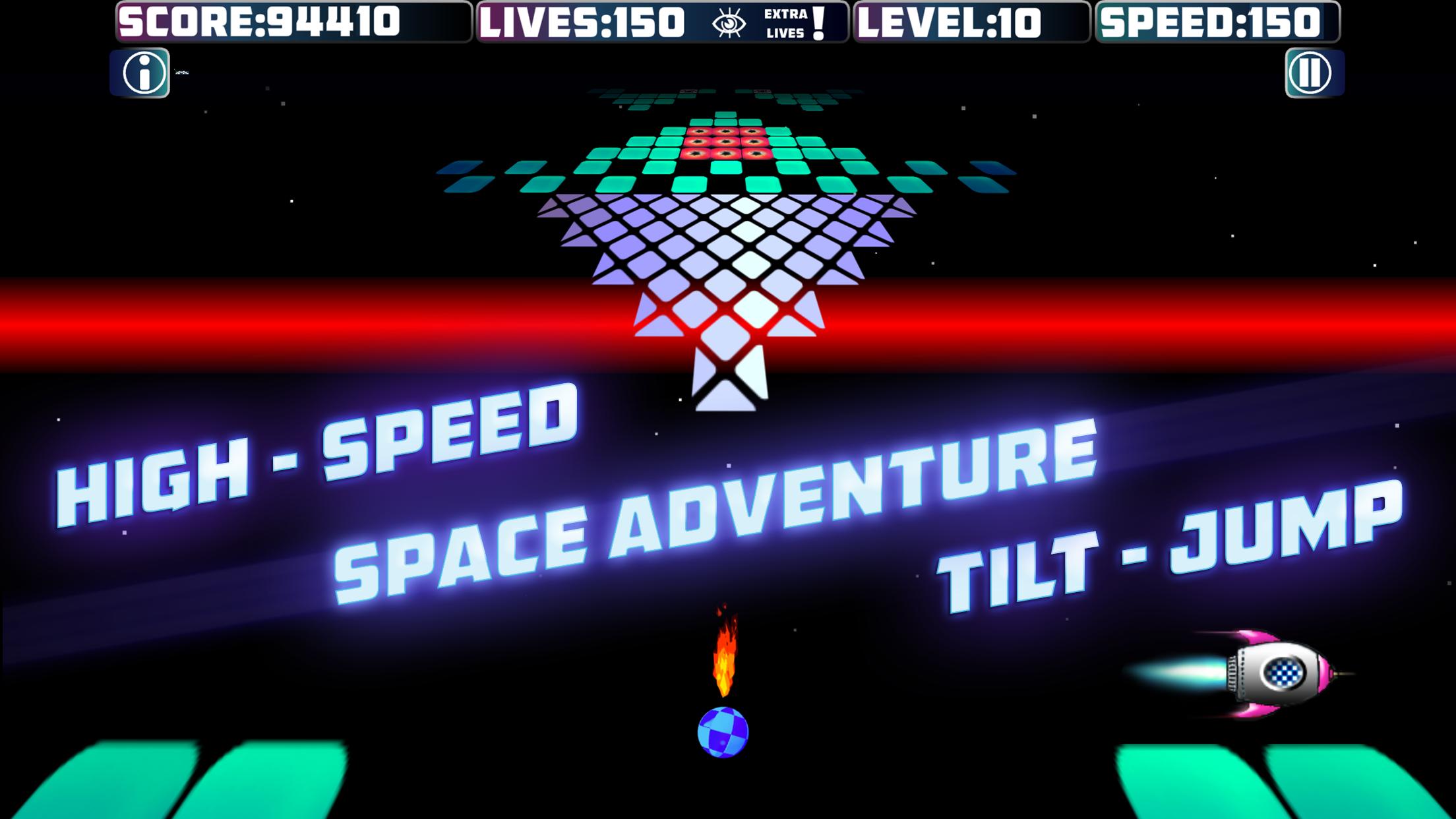The width and height of the screenshot is (1456, 819).
Task: Pause the game
Action: pos(1311,73)
